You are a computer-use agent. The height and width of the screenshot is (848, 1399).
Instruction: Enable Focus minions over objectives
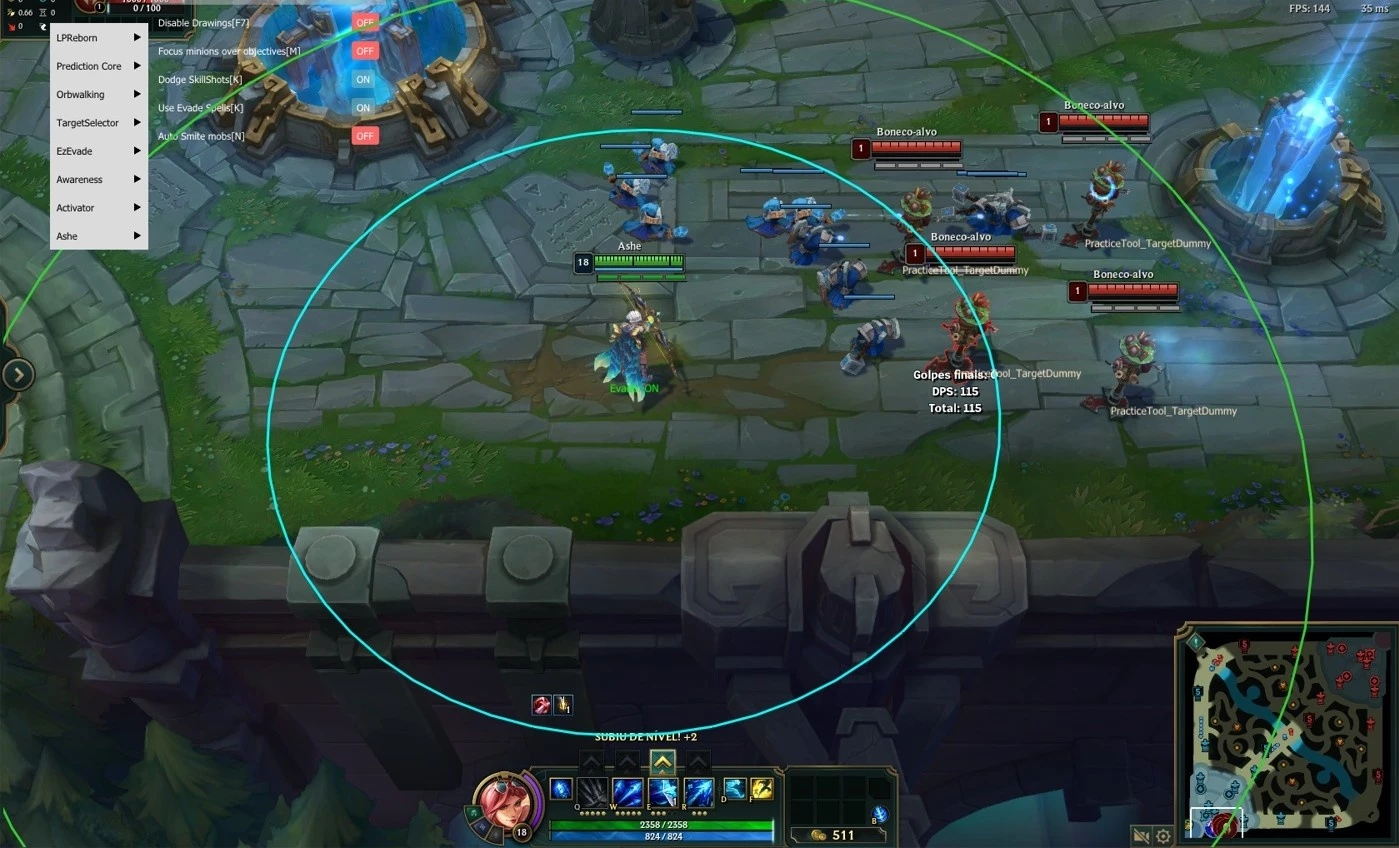pyautogui.click(x=364, y=50)
